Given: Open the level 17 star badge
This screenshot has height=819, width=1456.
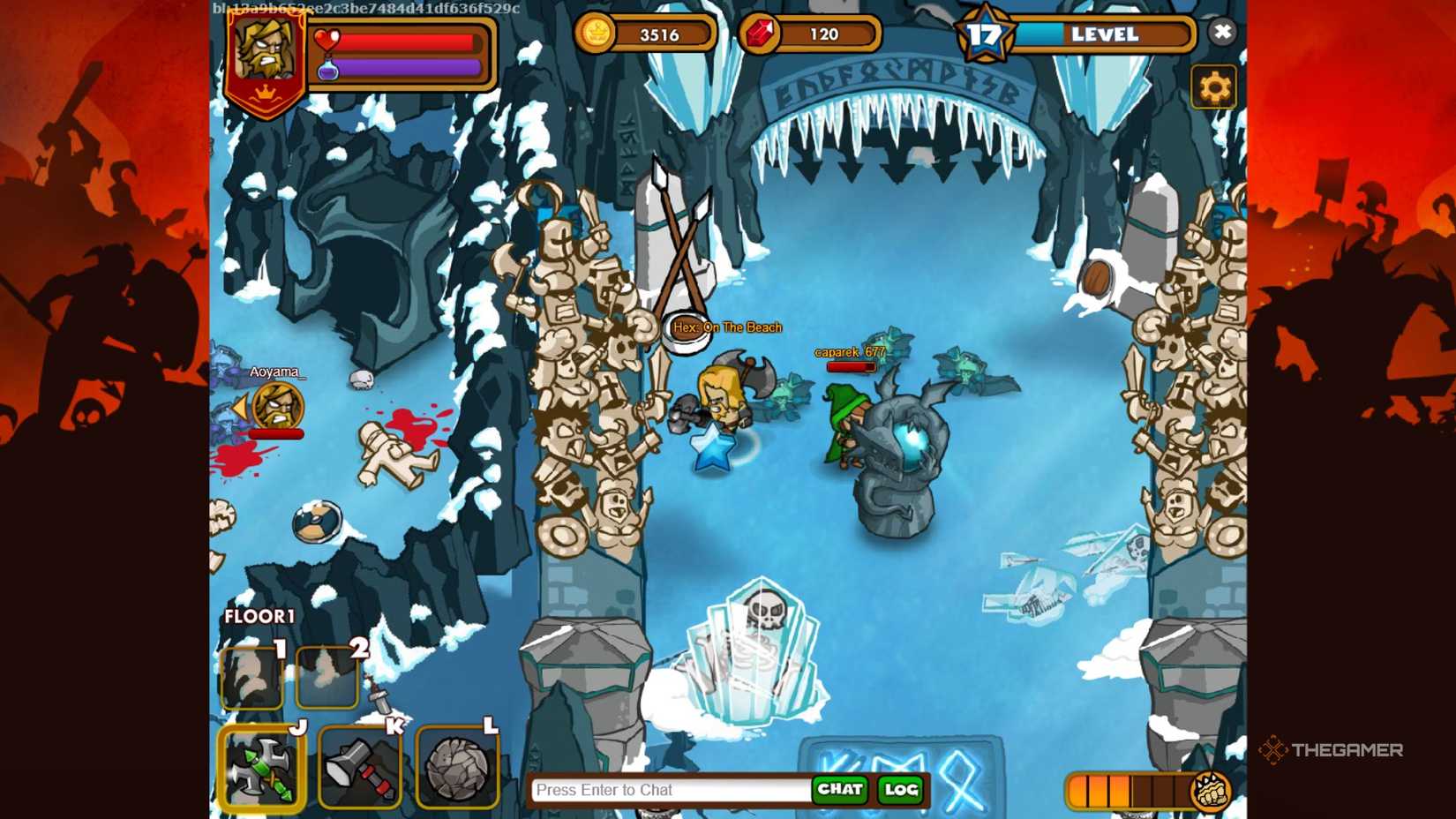Looking at the screenshot, I should click(x=986, y=34).
